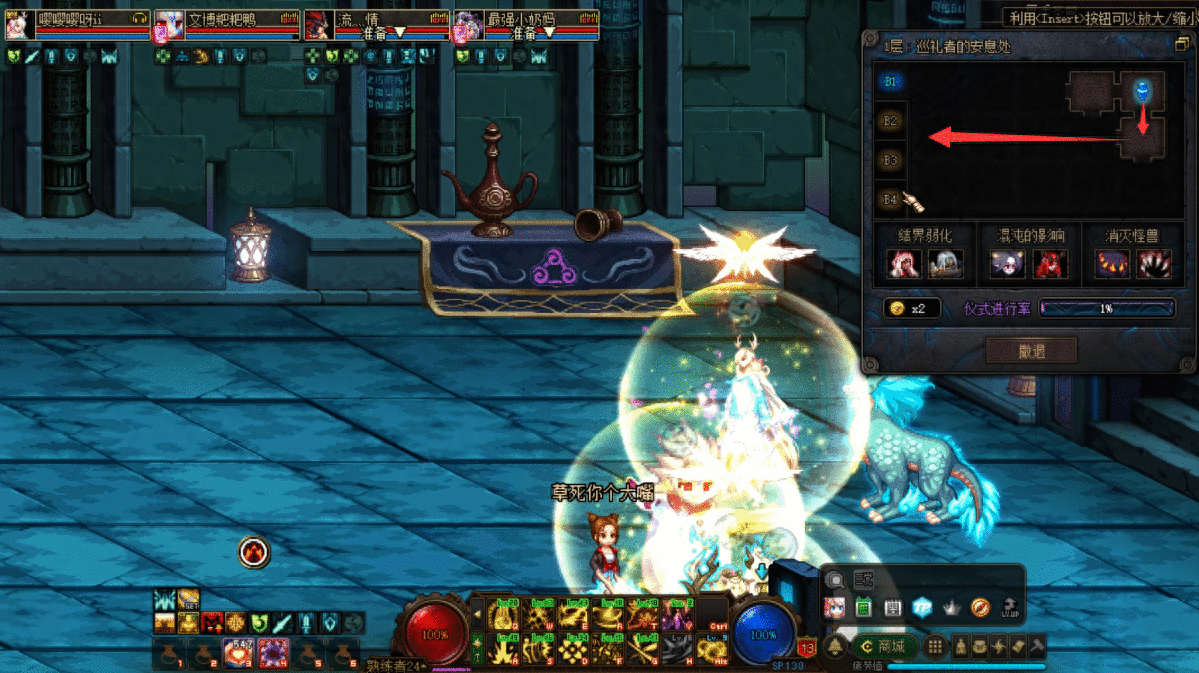Choose the B3 floor tab

890,159
